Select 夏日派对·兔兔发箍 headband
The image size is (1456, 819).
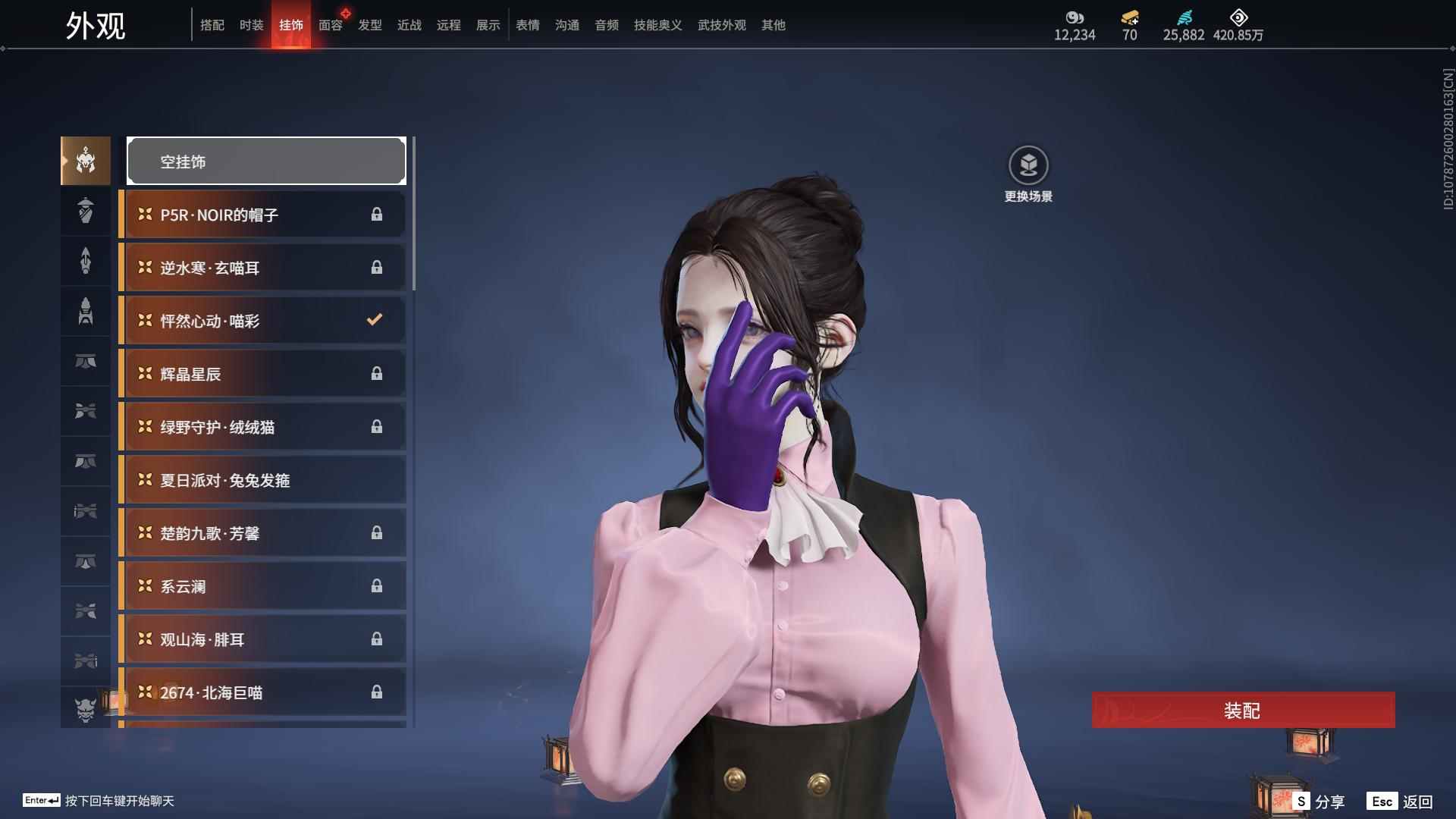tap(262, 480)
